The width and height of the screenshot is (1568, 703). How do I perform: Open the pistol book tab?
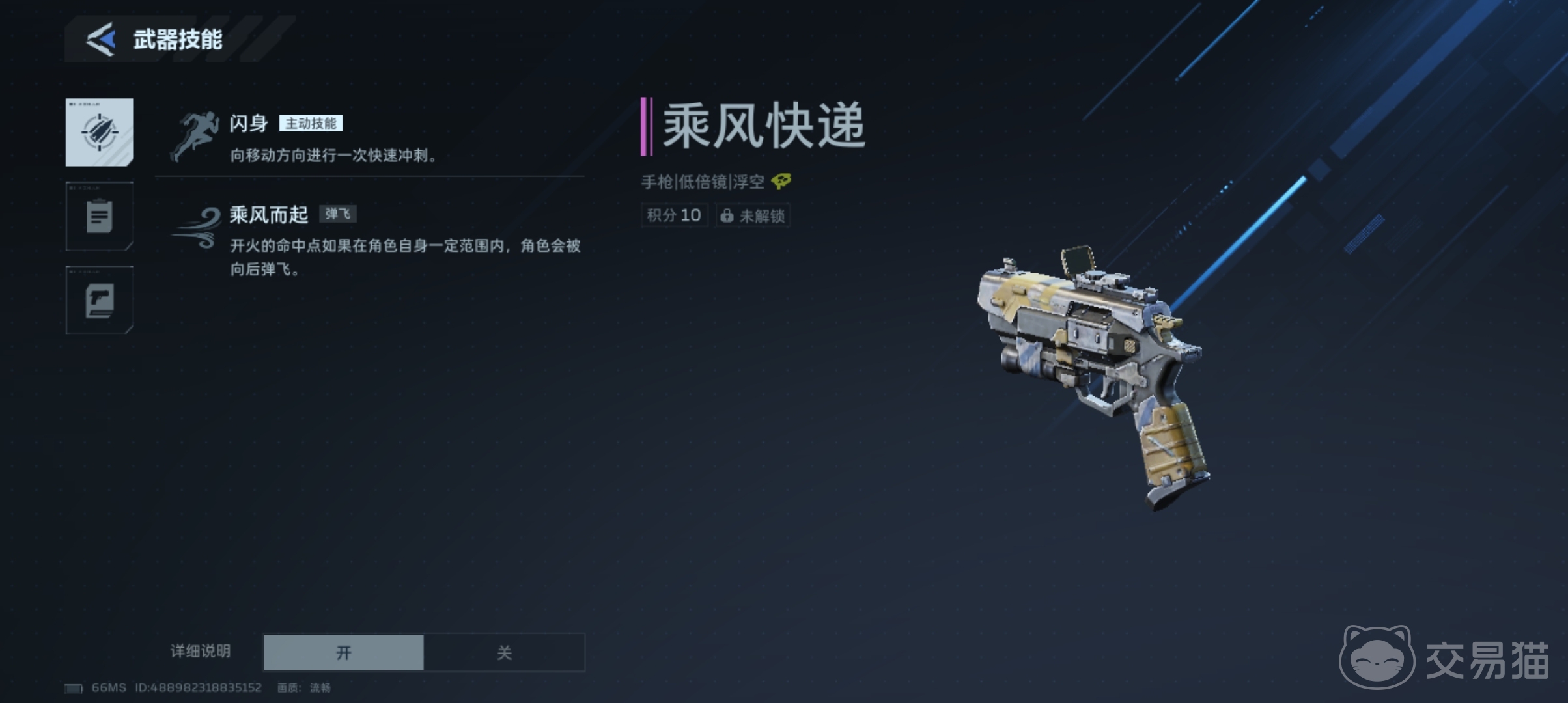tap(100, 300)
